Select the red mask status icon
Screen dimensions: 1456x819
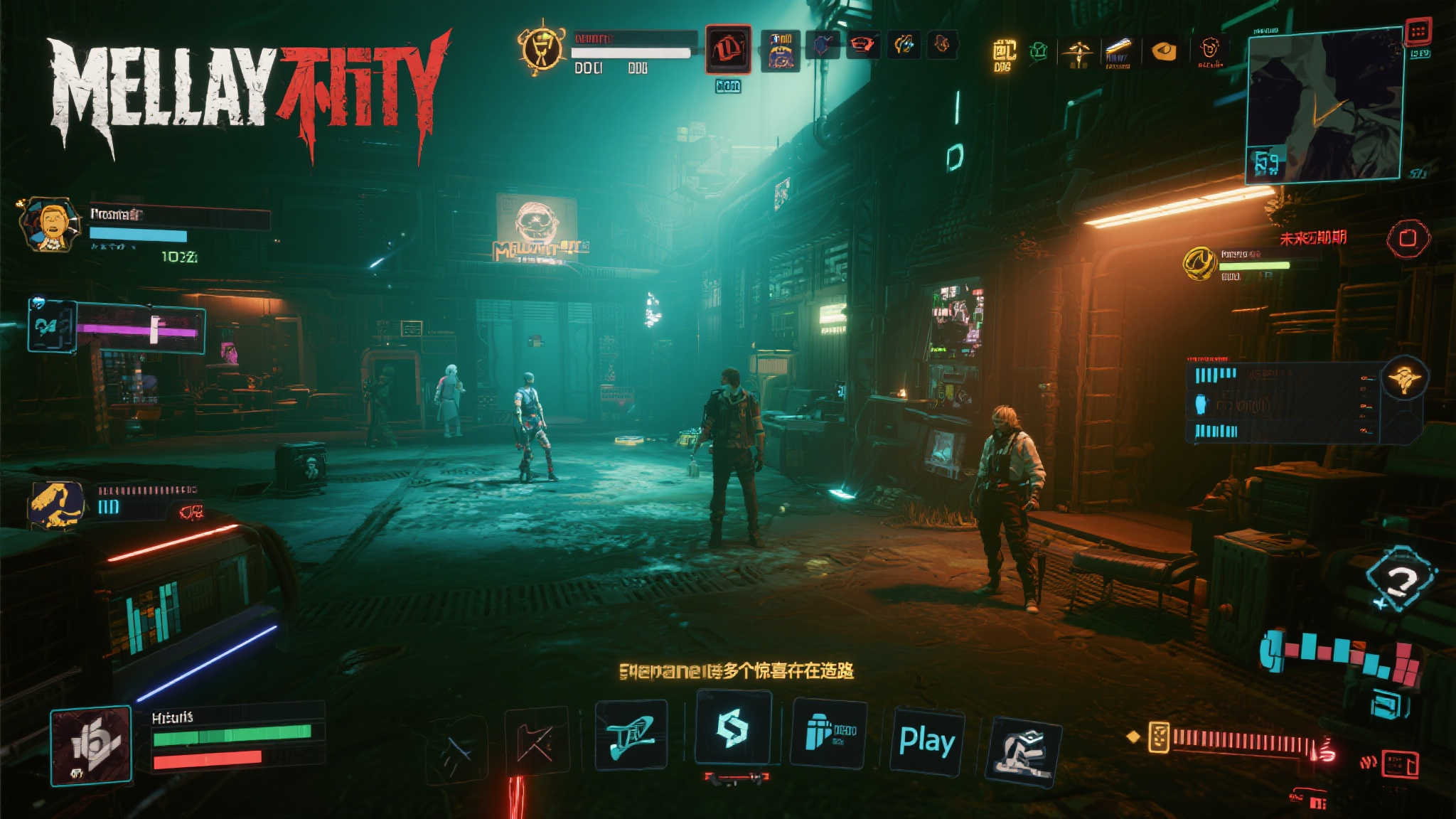coord(861,45)
